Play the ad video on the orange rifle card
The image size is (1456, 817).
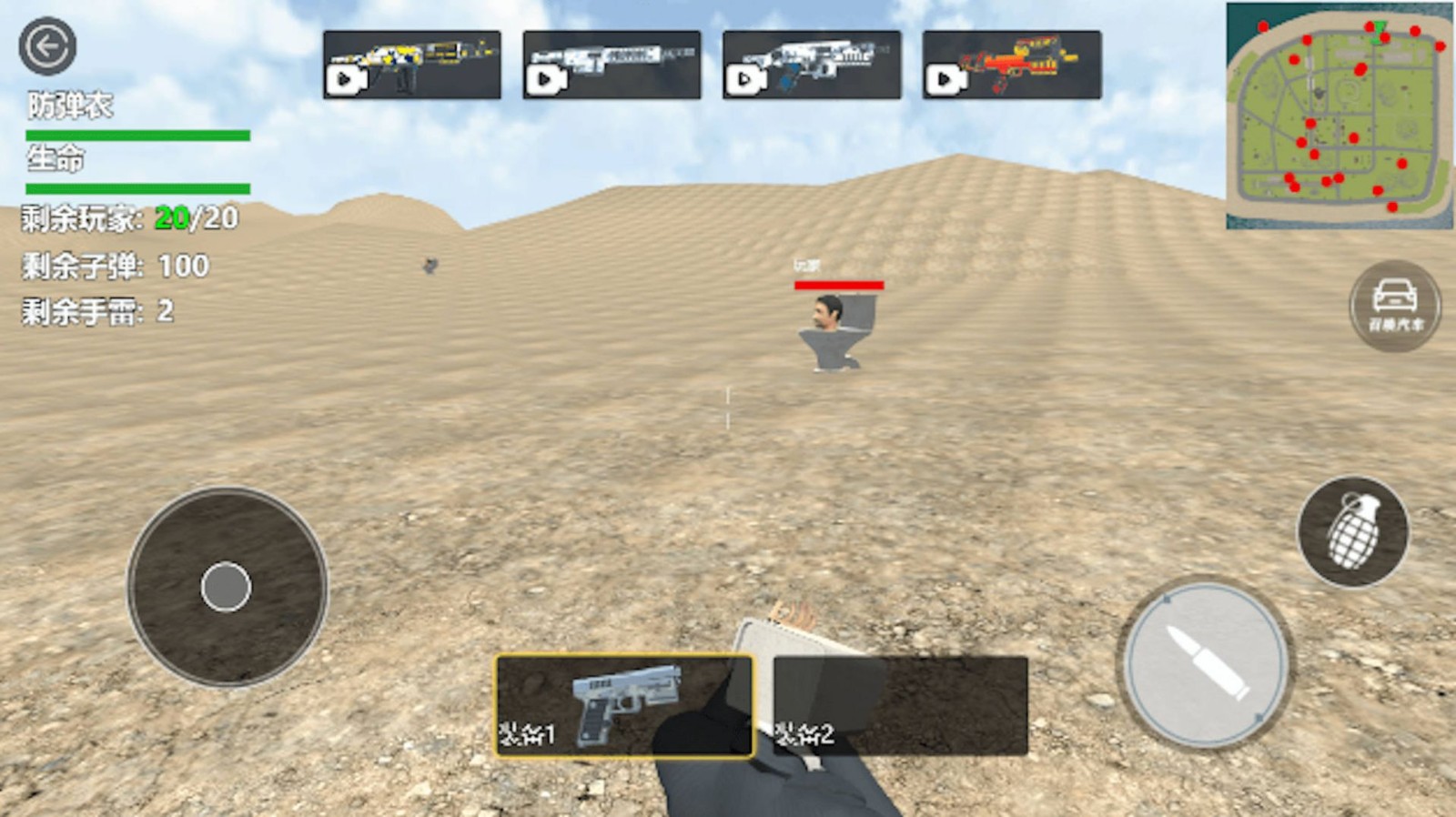(x=945, y=79)
